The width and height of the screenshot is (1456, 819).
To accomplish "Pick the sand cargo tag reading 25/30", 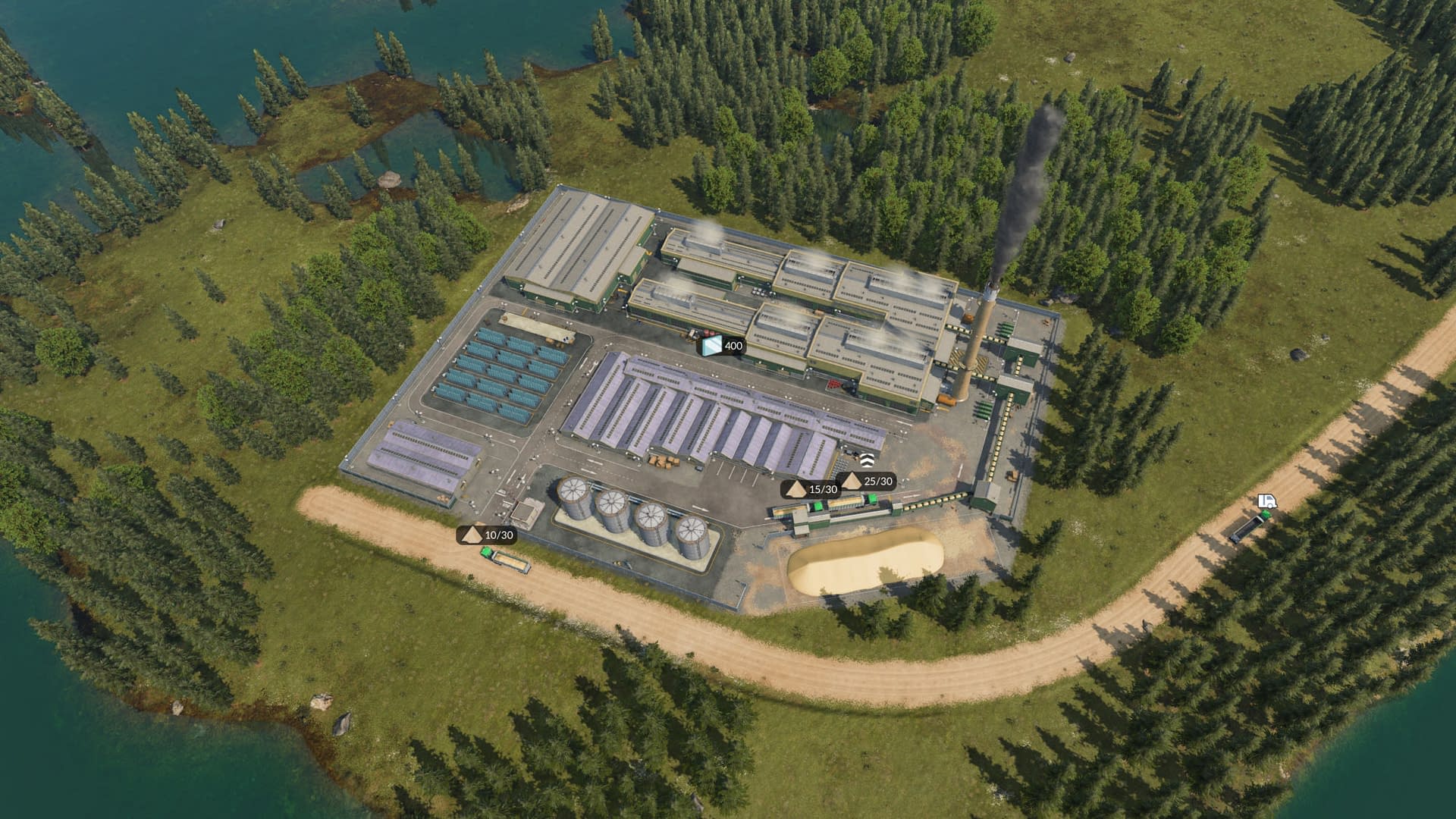I will pos(868,481).
